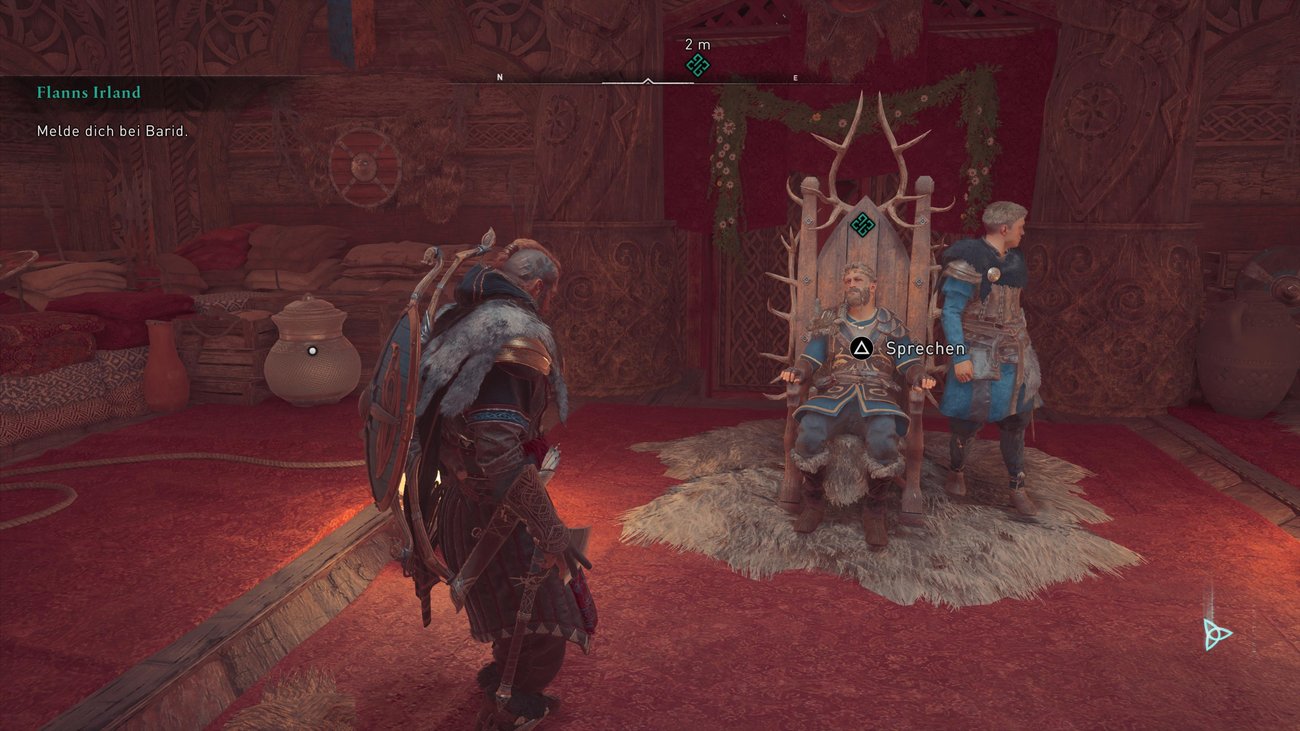Screen dimensions: 1300x731
Task: Select the objective text Melde dich bei Barid
Action: [x=113, y=131]
